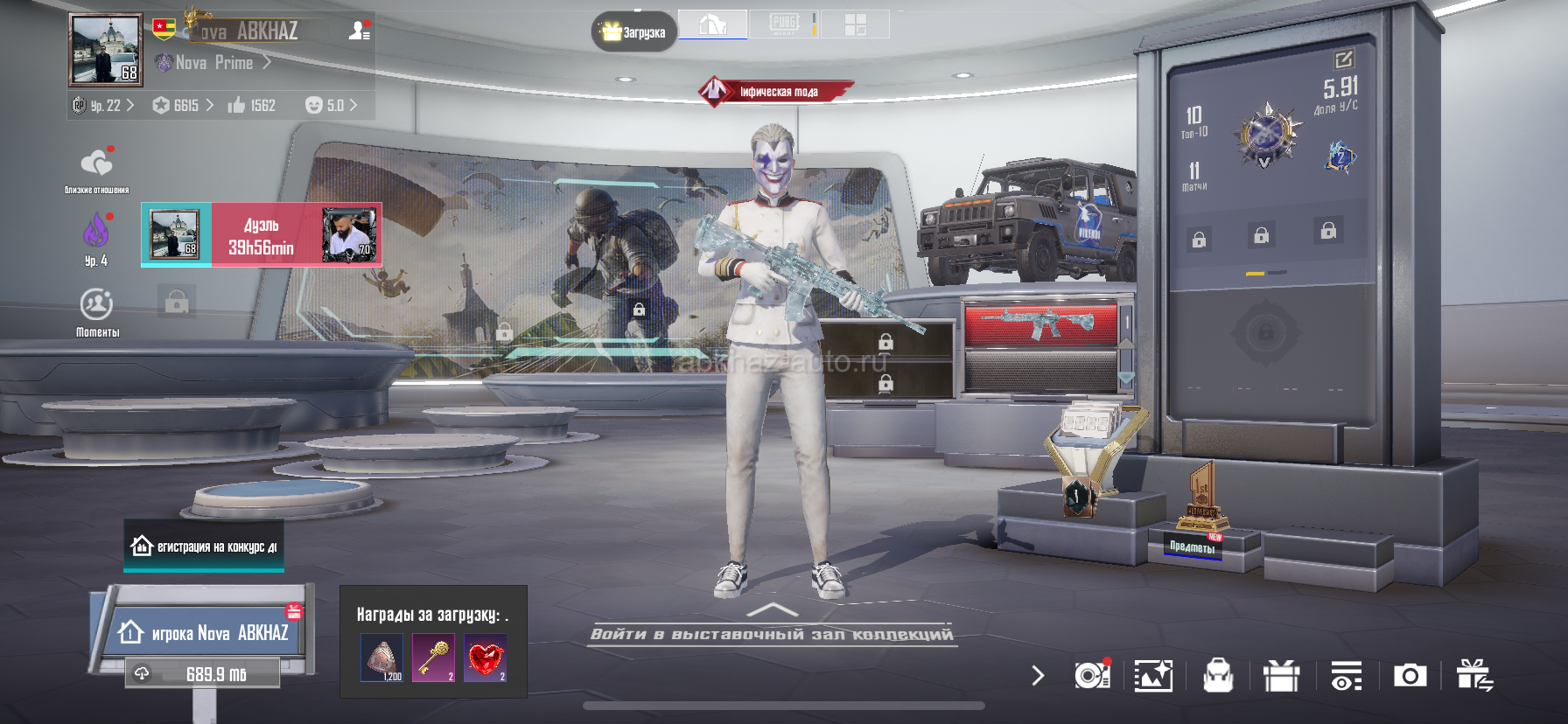This screenshot has height=724, width=1568.
Task: Open the 5.0 merit rating details
Action: click(331, 106)
